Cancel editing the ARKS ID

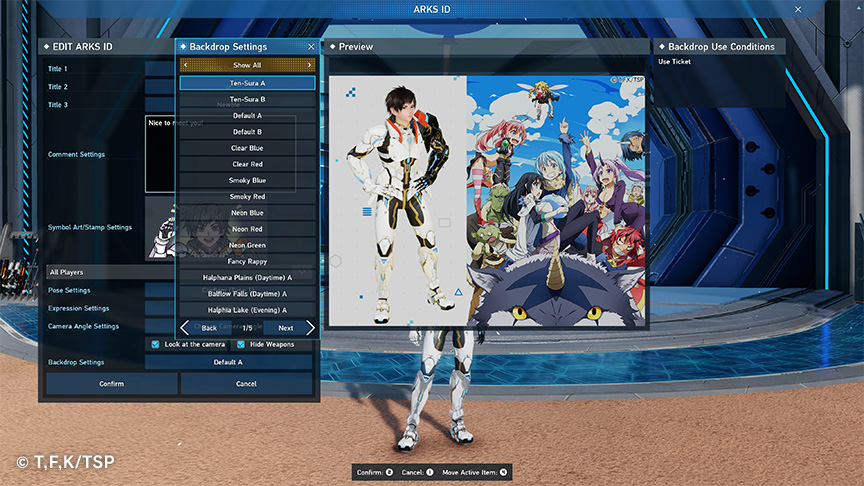tap(246, 384)
